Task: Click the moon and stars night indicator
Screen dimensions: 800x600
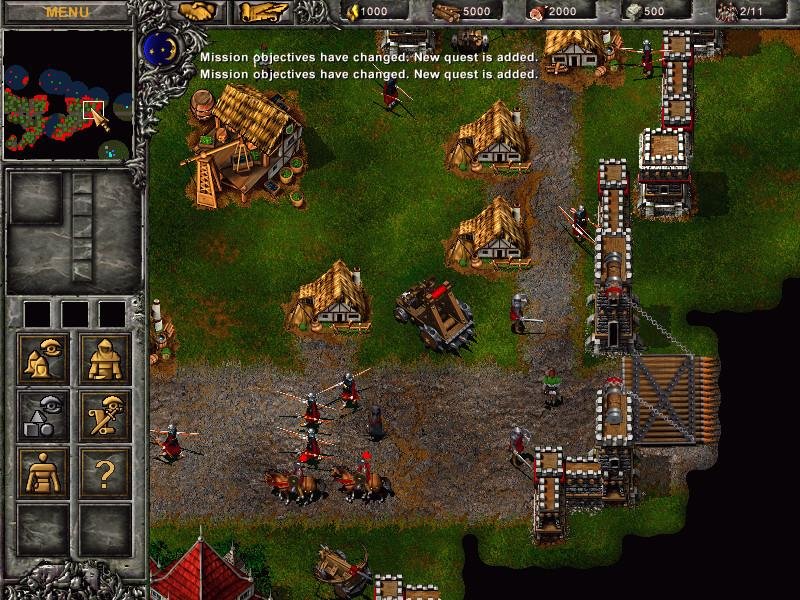Action: [x=157, y=47]
